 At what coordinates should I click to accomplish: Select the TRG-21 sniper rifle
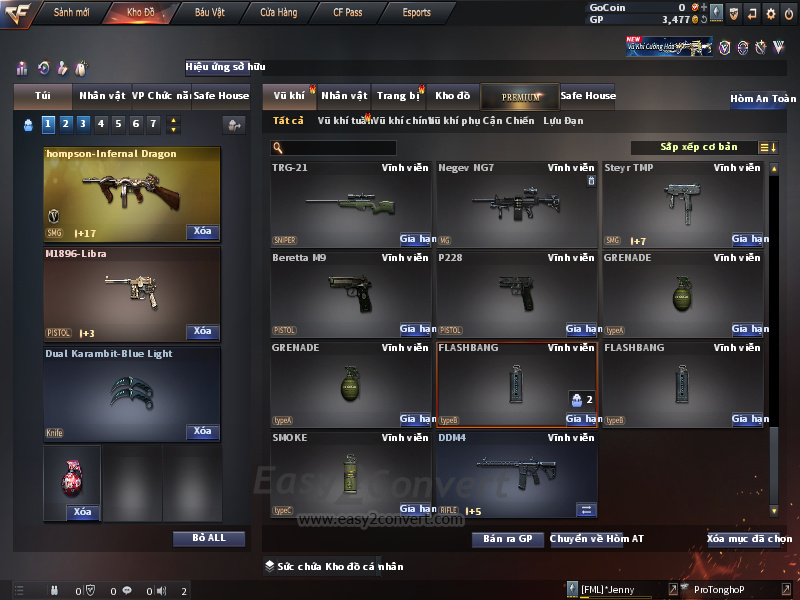click(352, 203)
